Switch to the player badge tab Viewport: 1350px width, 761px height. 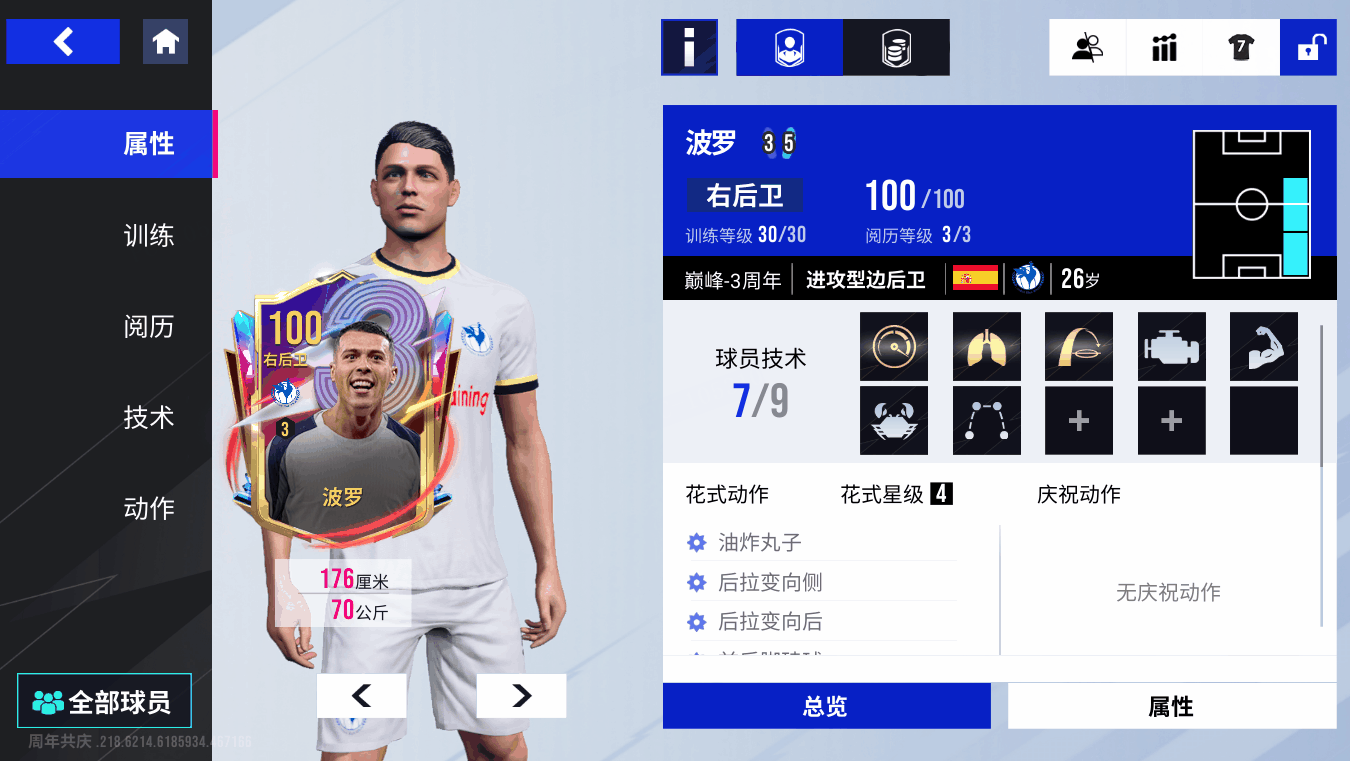click(x=790, y=47)
